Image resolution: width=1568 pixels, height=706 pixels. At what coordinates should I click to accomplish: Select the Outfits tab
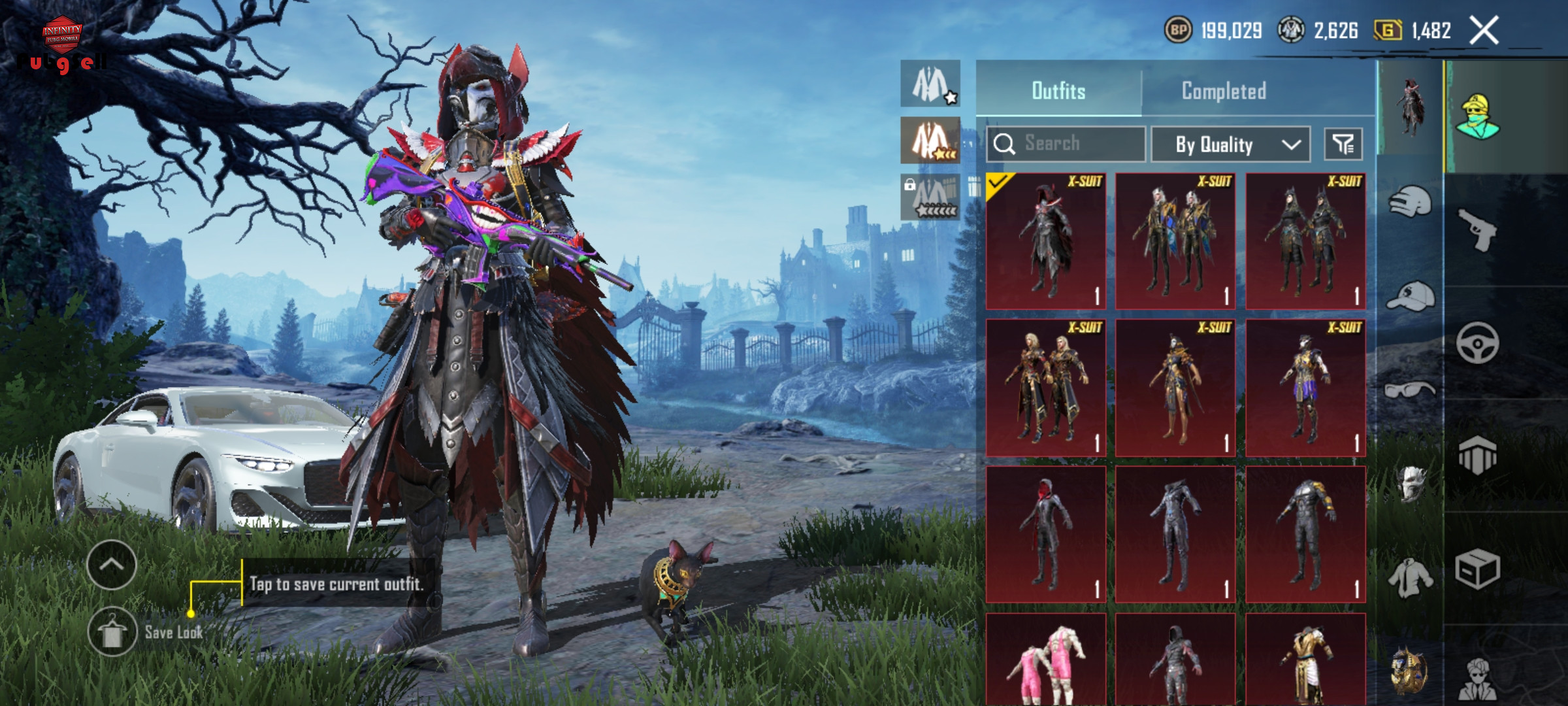(x=1058, y=91)
